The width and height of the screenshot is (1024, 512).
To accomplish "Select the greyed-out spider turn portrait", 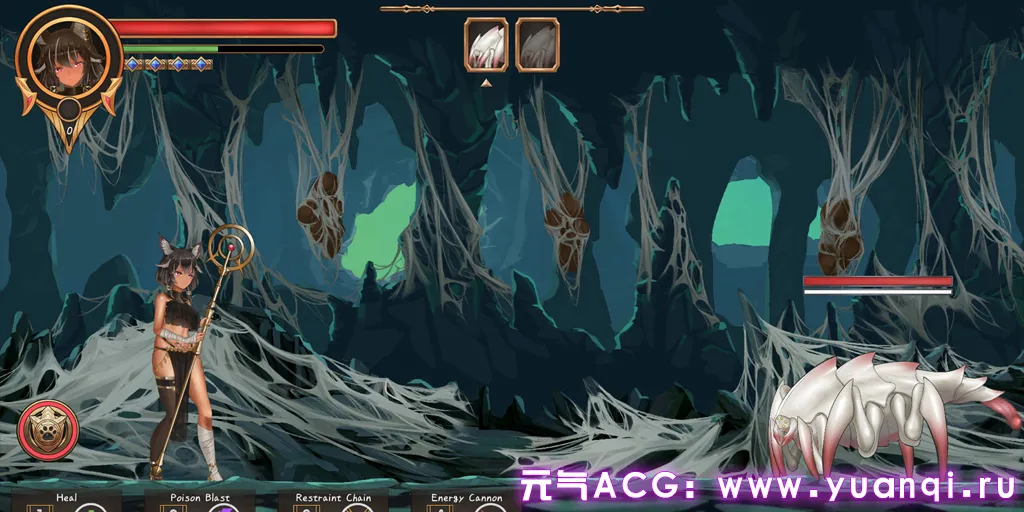I will 537,45.
